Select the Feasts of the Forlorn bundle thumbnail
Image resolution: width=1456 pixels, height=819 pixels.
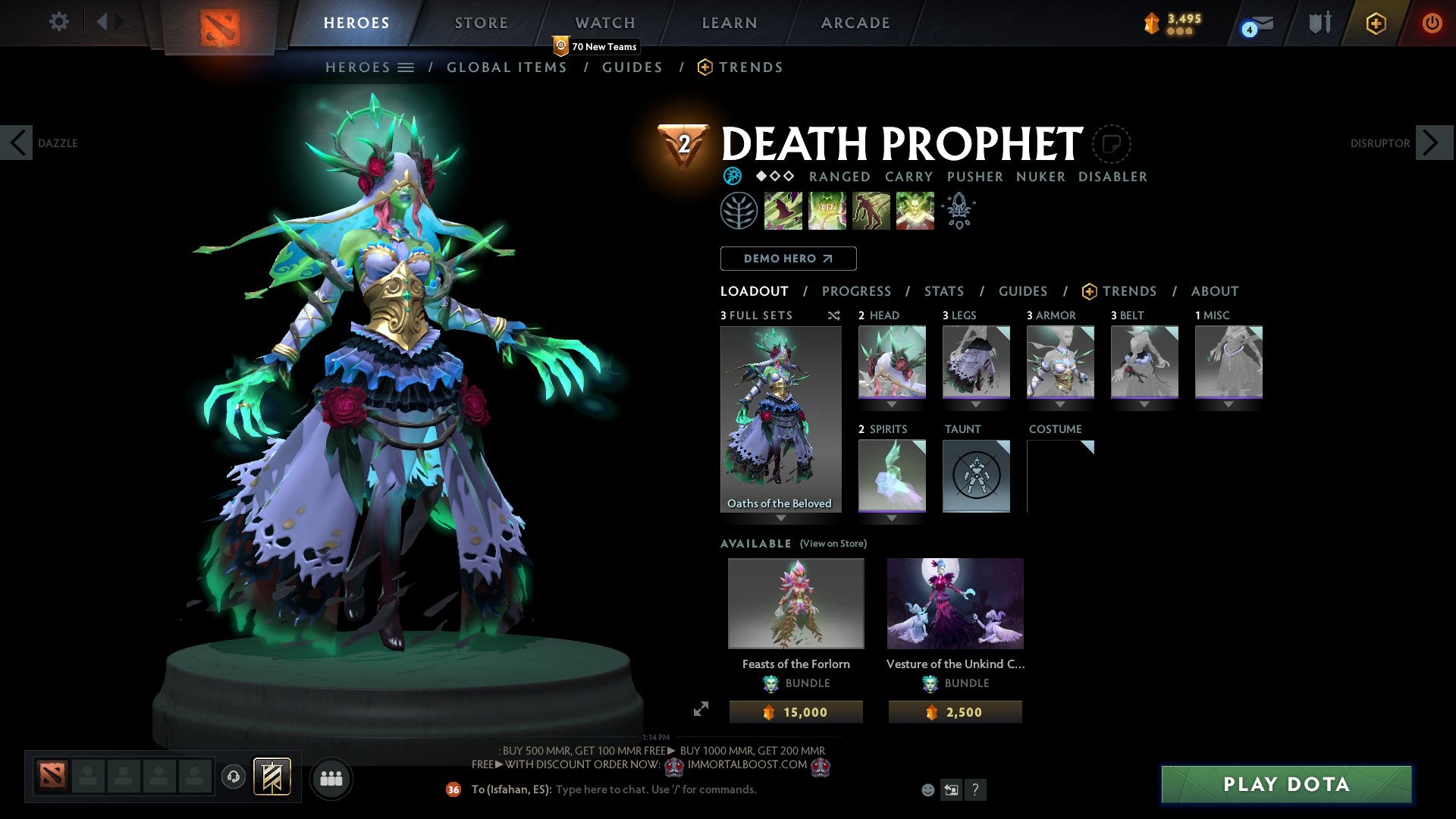tap(795, 603)
